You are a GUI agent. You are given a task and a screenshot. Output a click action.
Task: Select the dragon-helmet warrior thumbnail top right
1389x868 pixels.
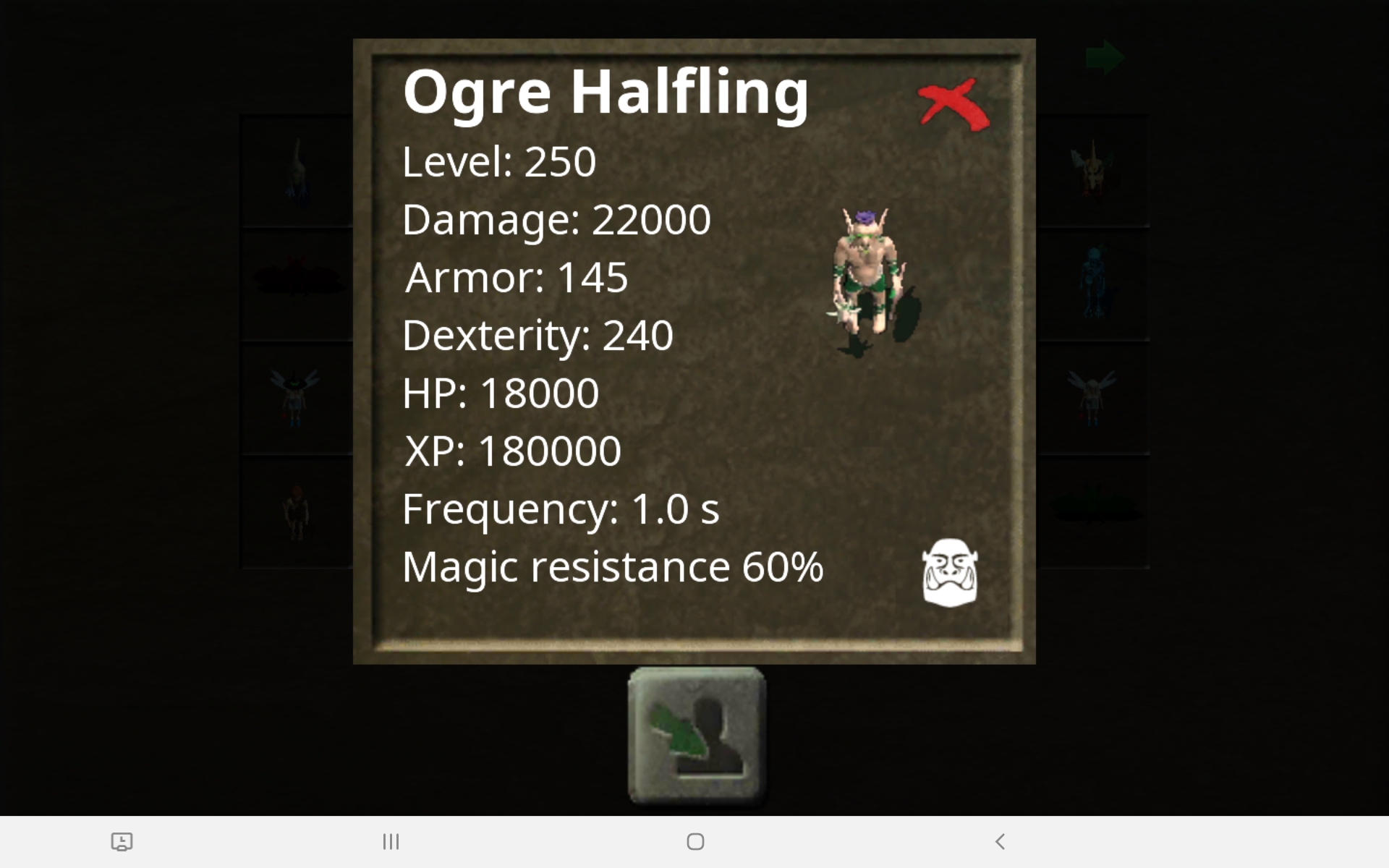click(1092, 170)
